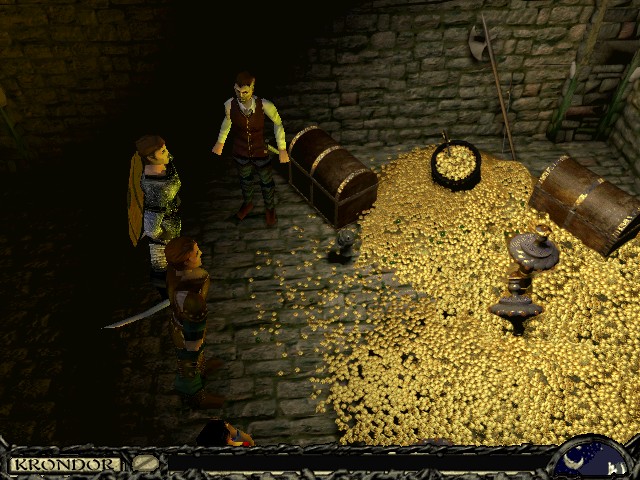Click the Krondor location label
This screenshot has height=480, width=640.
(64, 464)
